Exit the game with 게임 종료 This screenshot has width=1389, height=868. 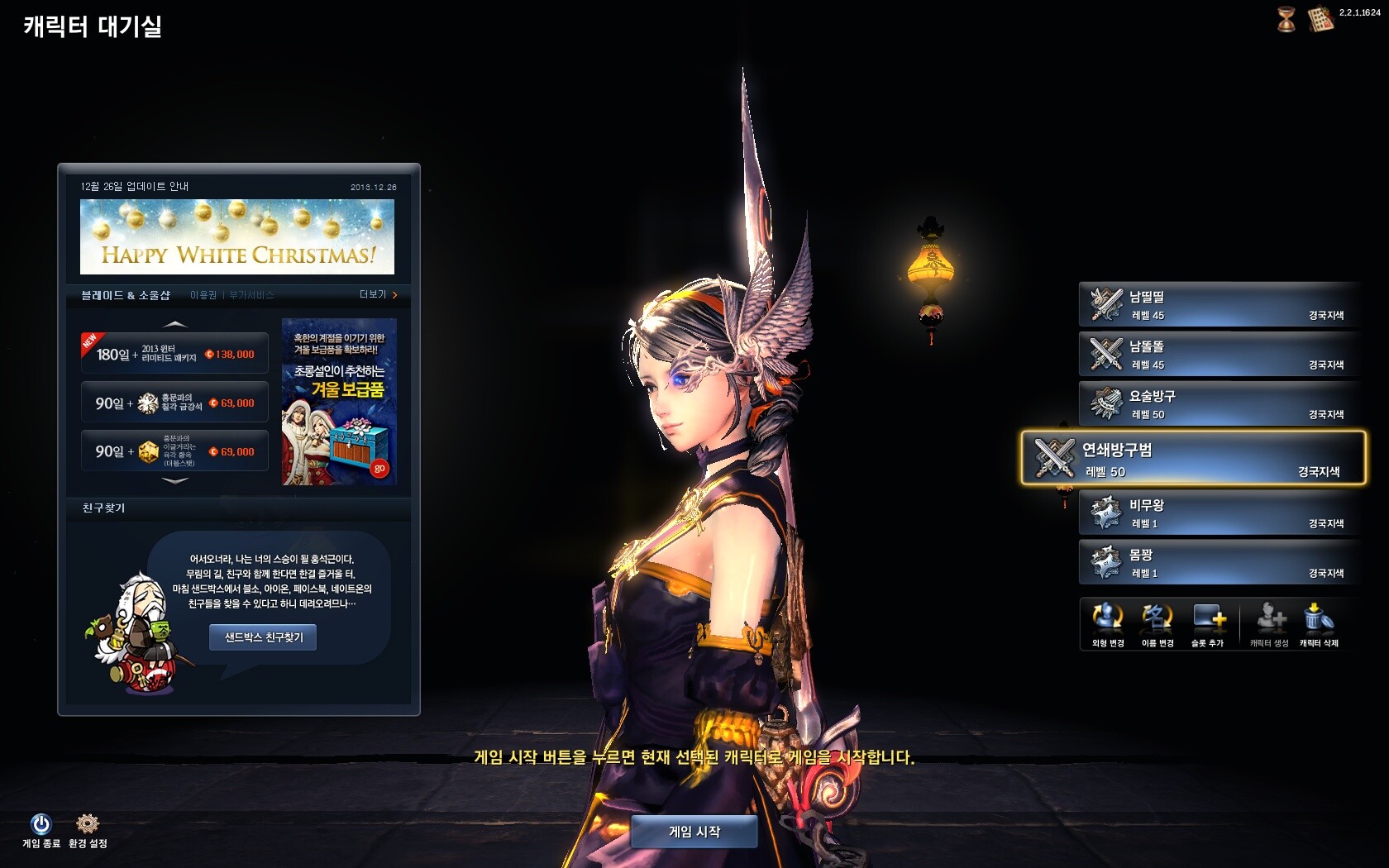41,829
